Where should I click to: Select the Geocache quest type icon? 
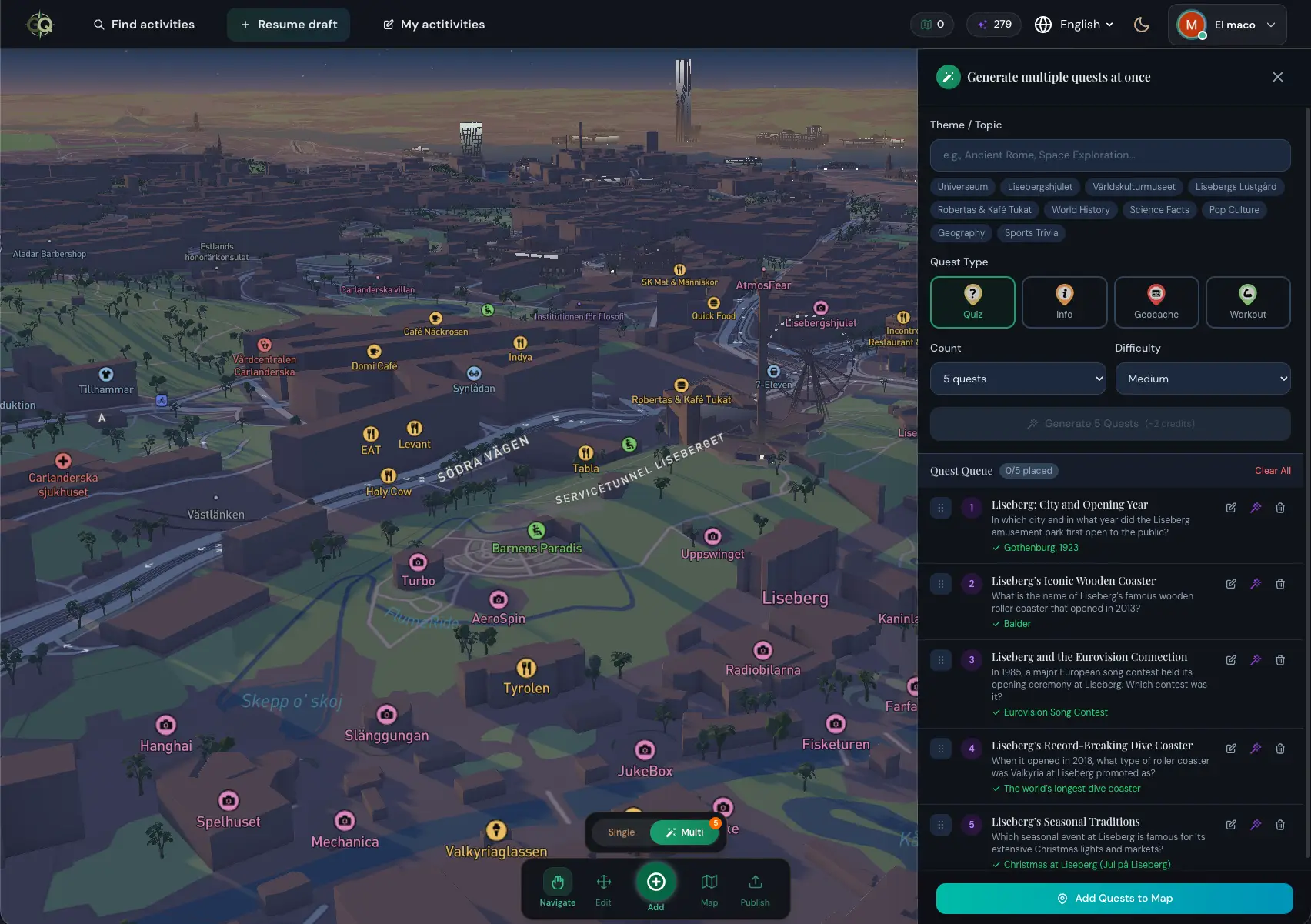(x=1156, y=302)
